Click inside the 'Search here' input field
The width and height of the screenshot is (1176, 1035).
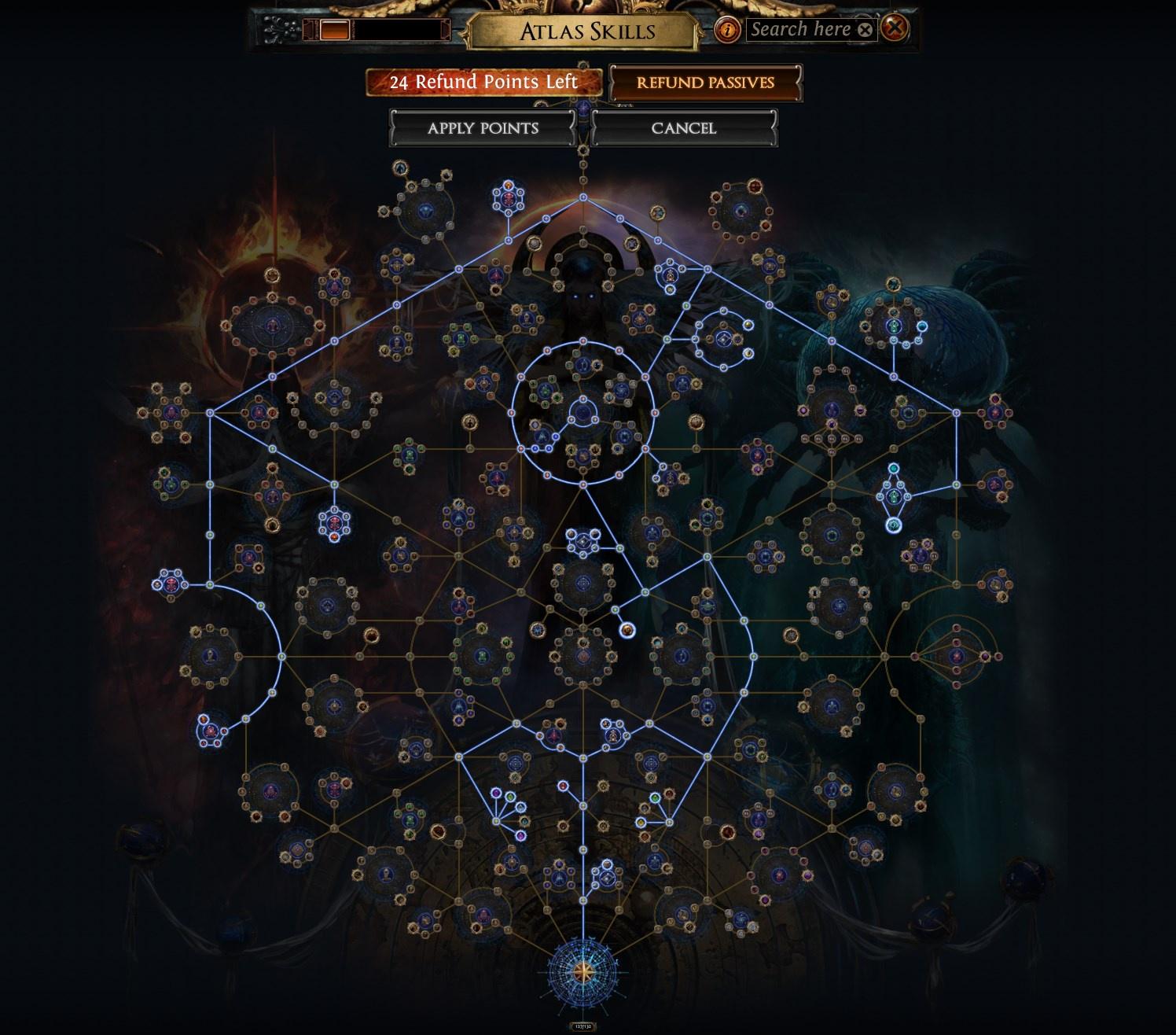pos(802,29)
